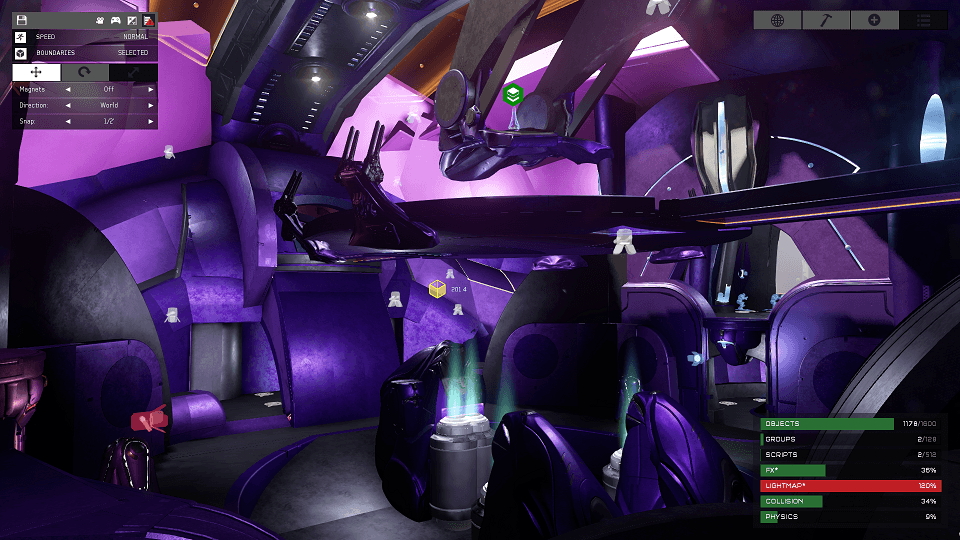Select the green layered object marker
This screenshot has height=540, width=960.
pyautogui.click(x=513, y=95)
